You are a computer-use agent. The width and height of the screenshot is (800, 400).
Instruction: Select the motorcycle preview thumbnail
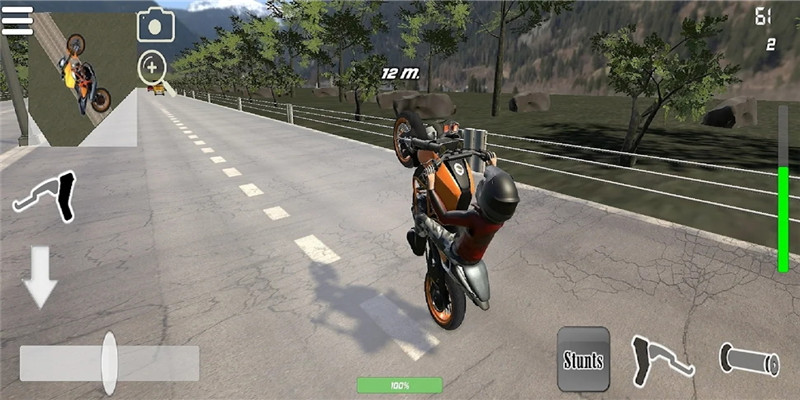click(x=82, y=80)
